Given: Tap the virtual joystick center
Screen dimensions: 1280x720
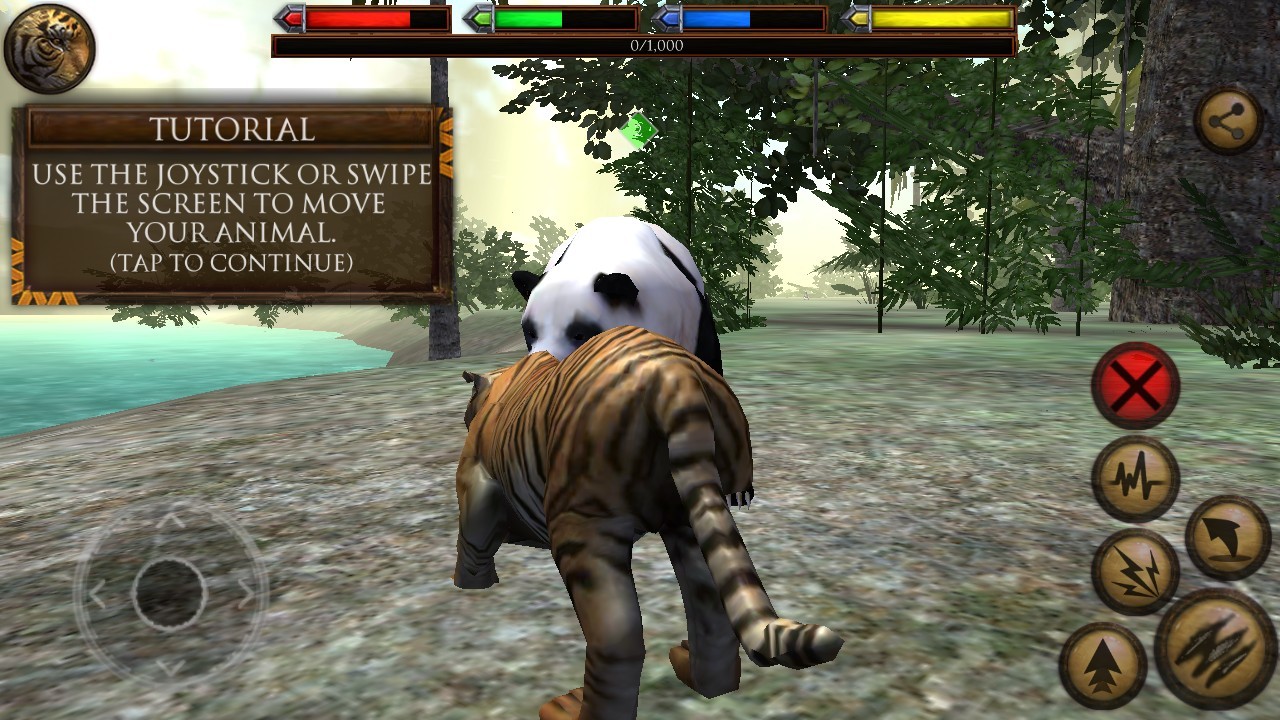Looking at the screenshot, I should [x=170, y=594].
